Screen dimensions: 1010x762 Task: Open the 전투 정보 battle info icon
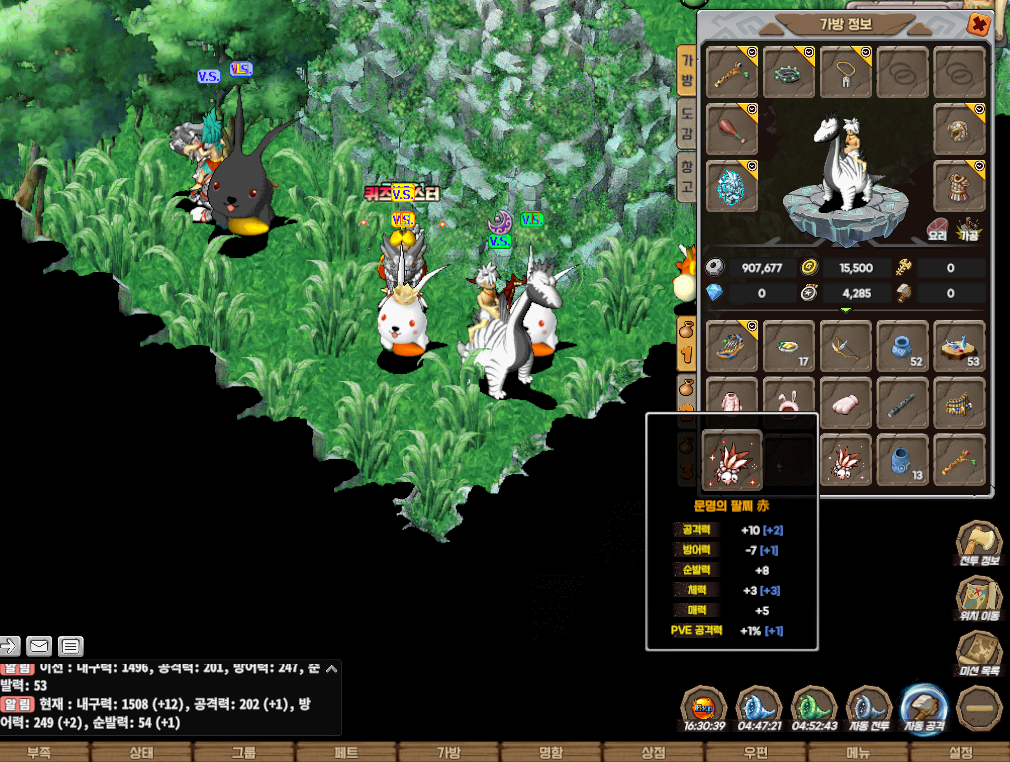(979, 547)
